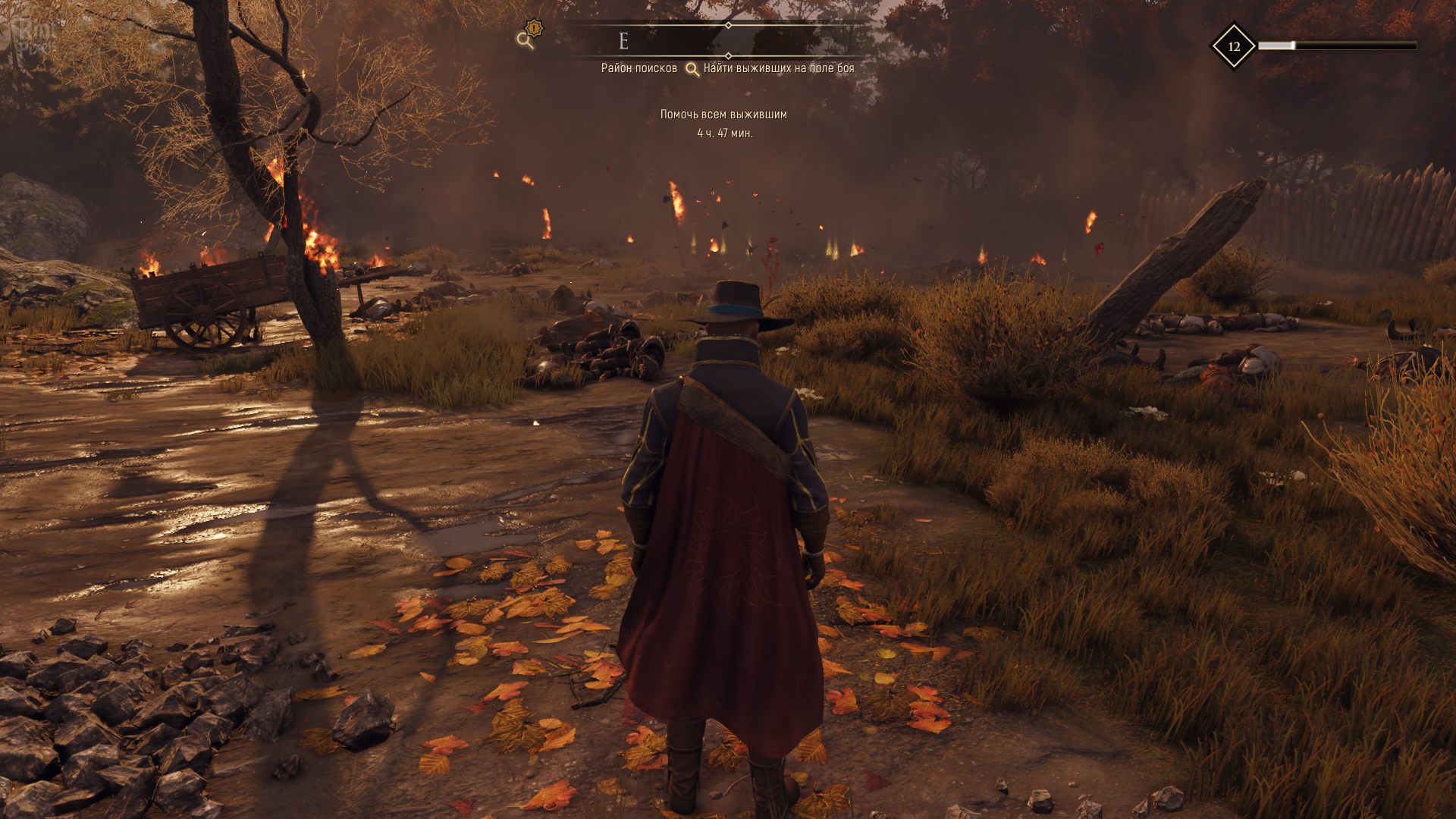The height and width of the screenshot is (819, 1456).
Task: Click the level 12 diamond badge
Action: (1233, 46)
